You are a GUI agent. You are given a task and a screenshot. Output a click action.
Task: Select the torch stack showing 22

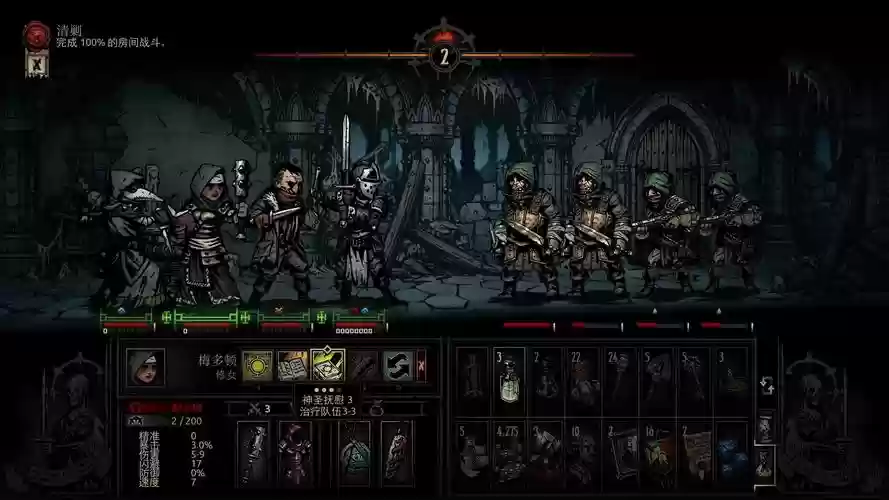click(x=583, y=379)
